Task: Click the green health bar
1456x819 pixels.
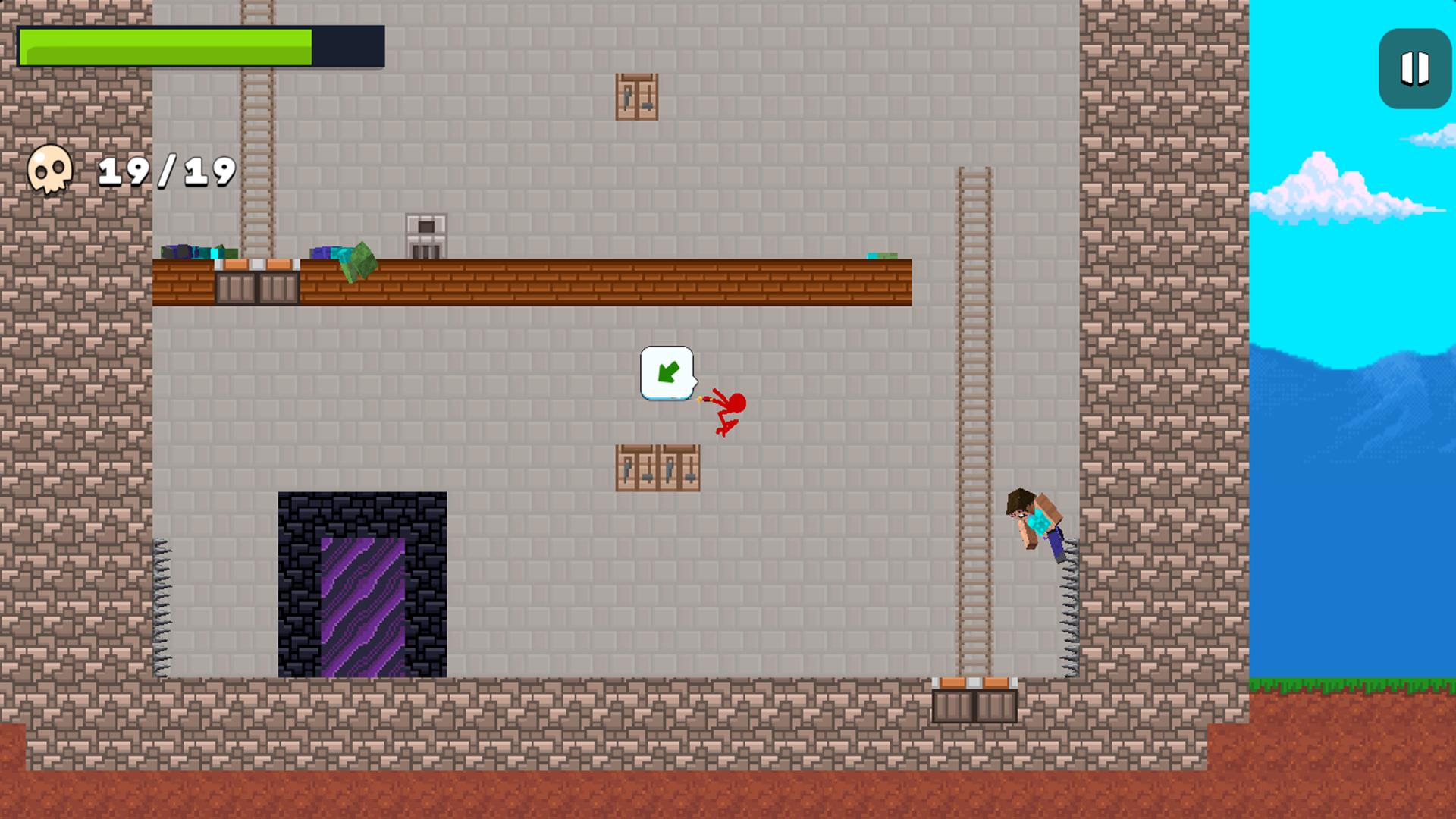Action: pyautogui.click(x=167, y=45)
